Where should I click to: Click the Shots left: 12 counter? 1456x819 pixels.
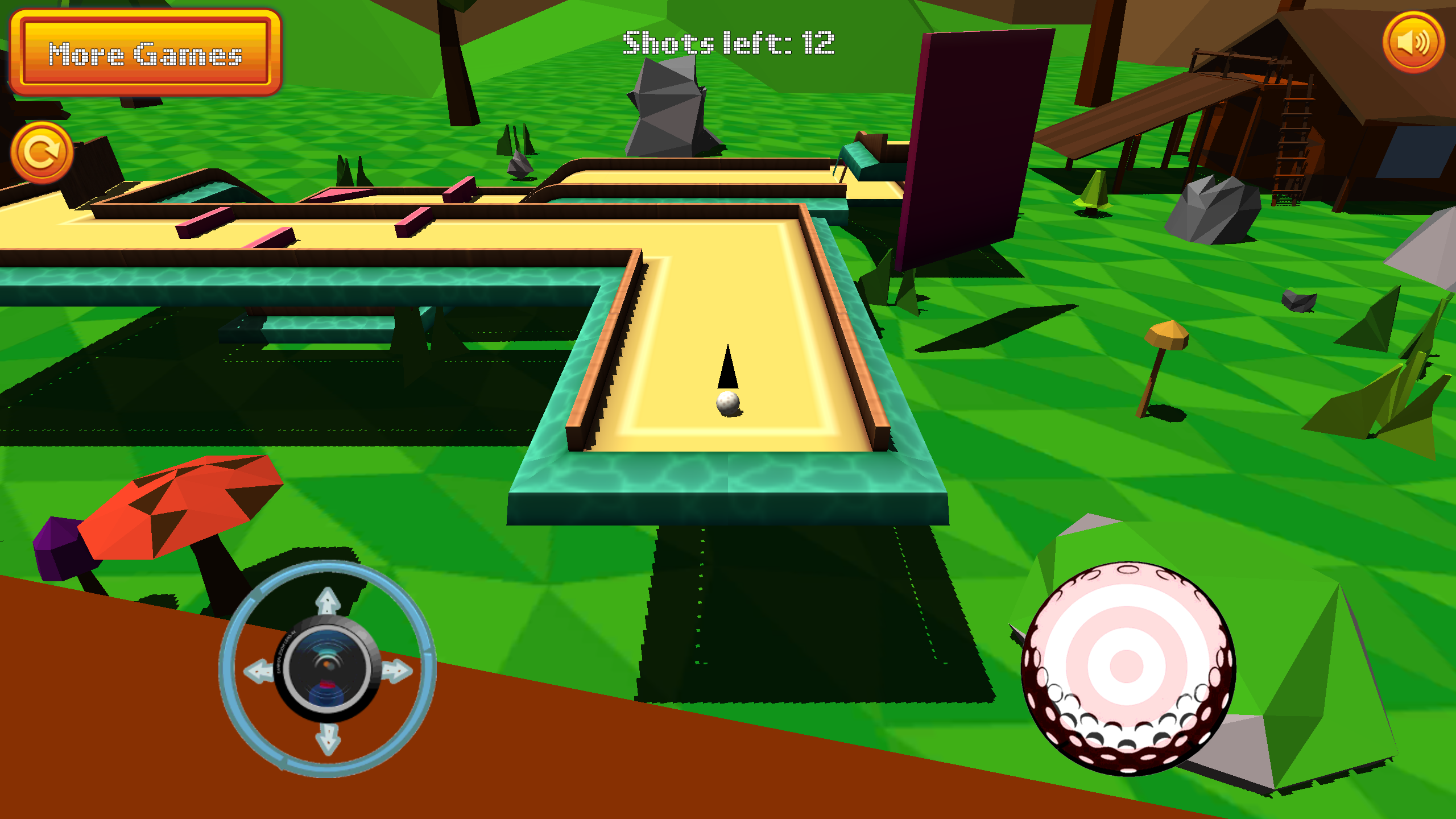[x=729, y=41]
